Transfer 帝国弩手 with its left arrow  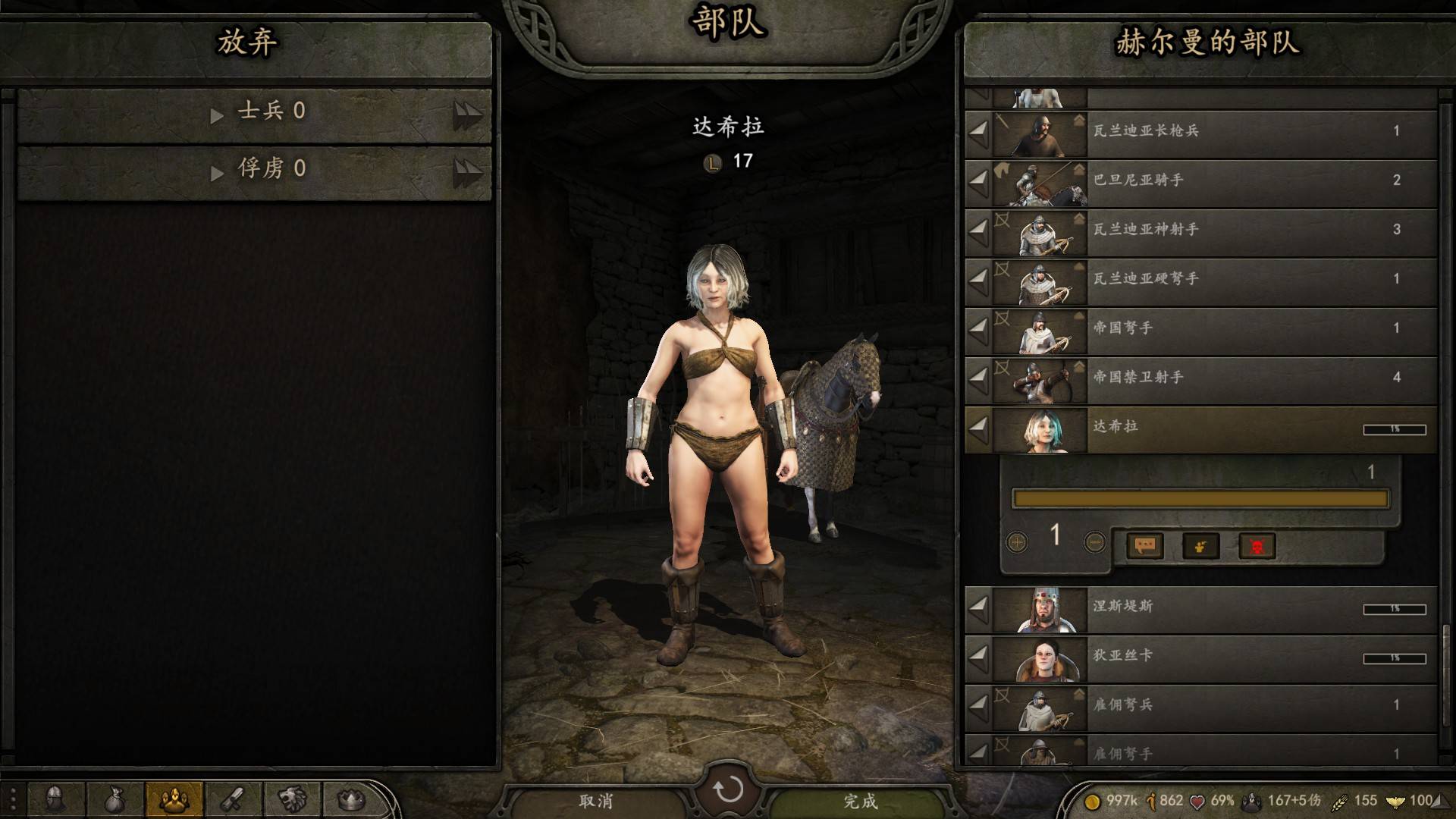tap(979, 328)
